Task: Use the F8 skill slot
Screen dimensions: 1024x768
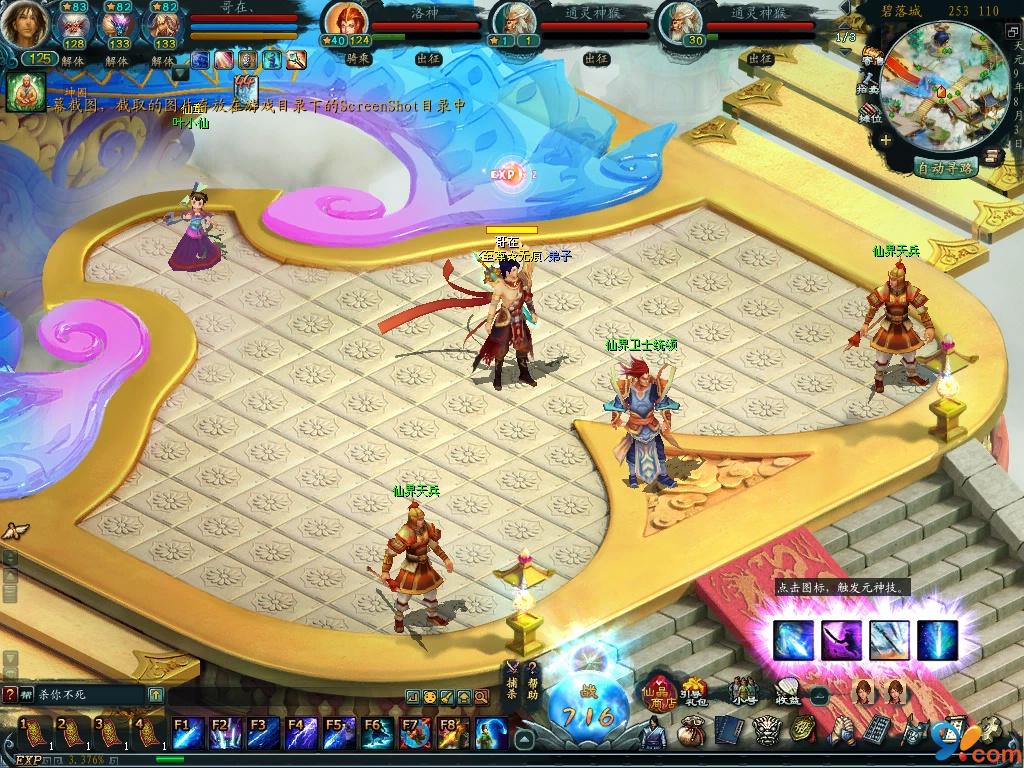Action: tap(452, 734)
